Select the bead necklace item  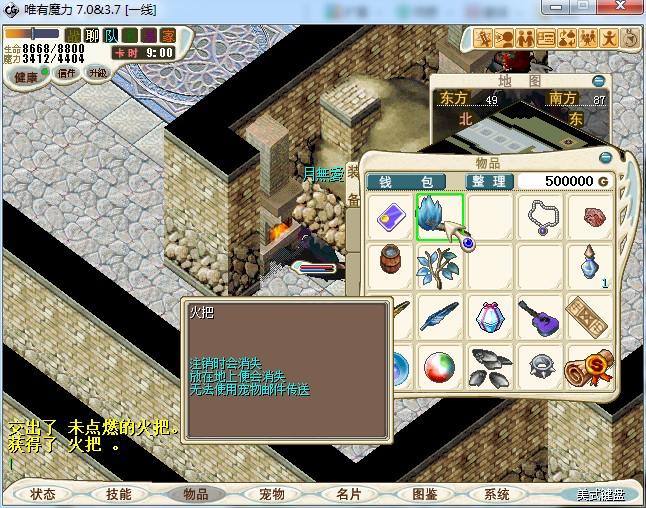541,216
